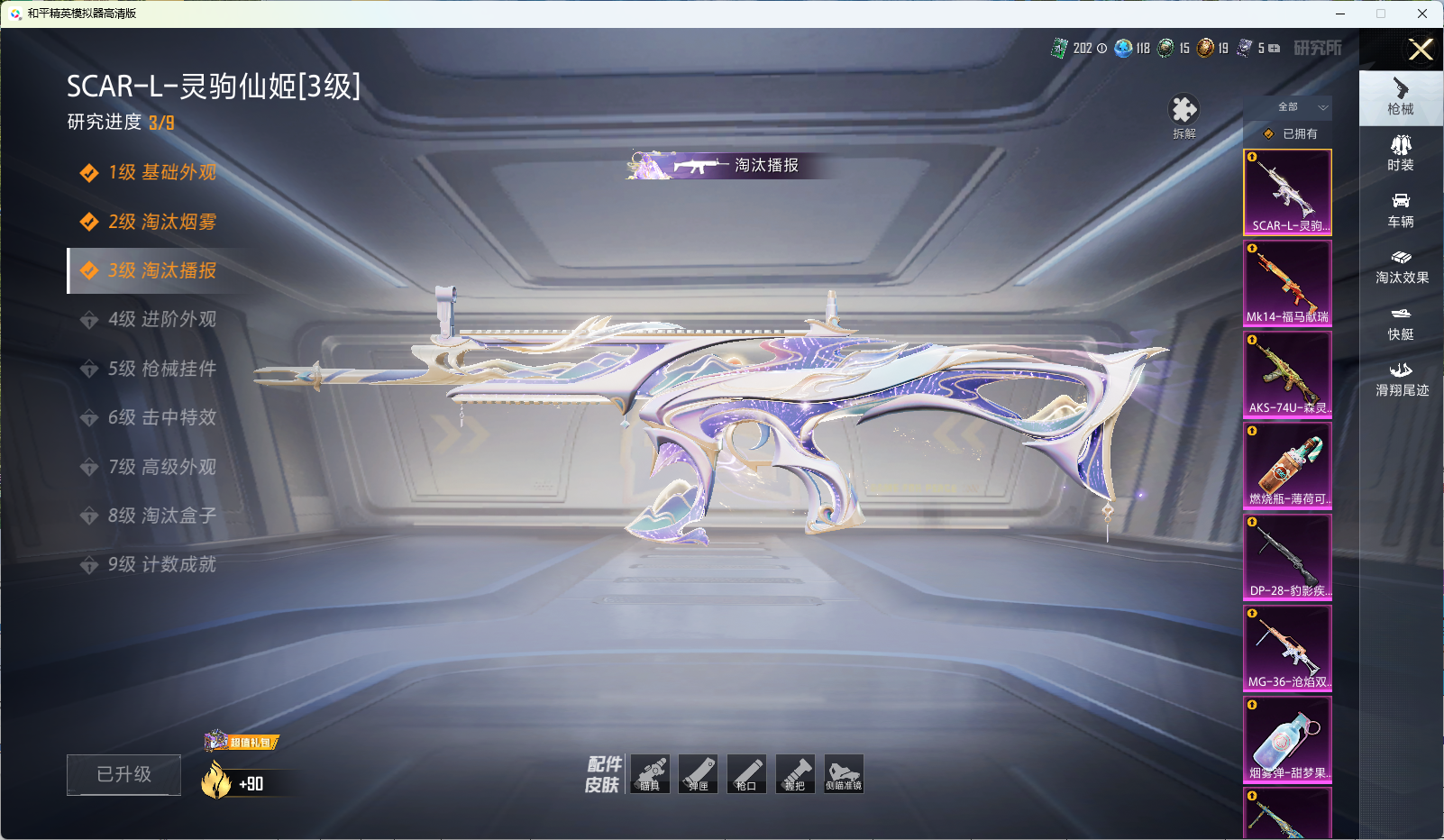Click the 已升级 upgraded button
Image resolution: width=1444 pixels, height=840 pixels.
click(124, 774)
